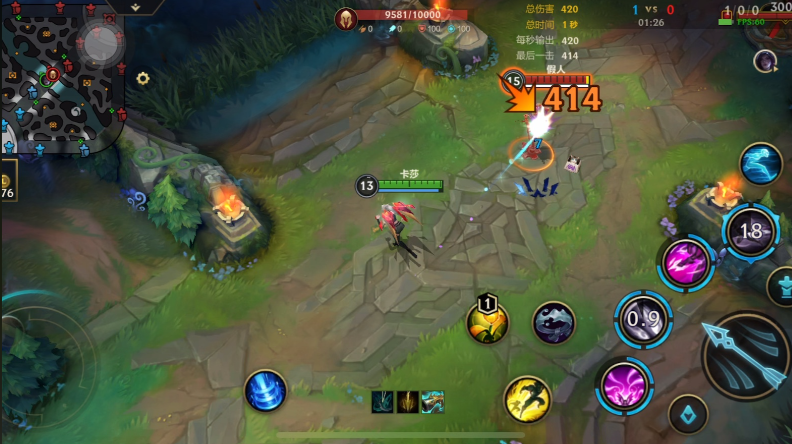The height and width of the screenshot is (444, 792).
Task: Use the blue Recall spell
Action: pyautogui.click(x=265, y=390)
